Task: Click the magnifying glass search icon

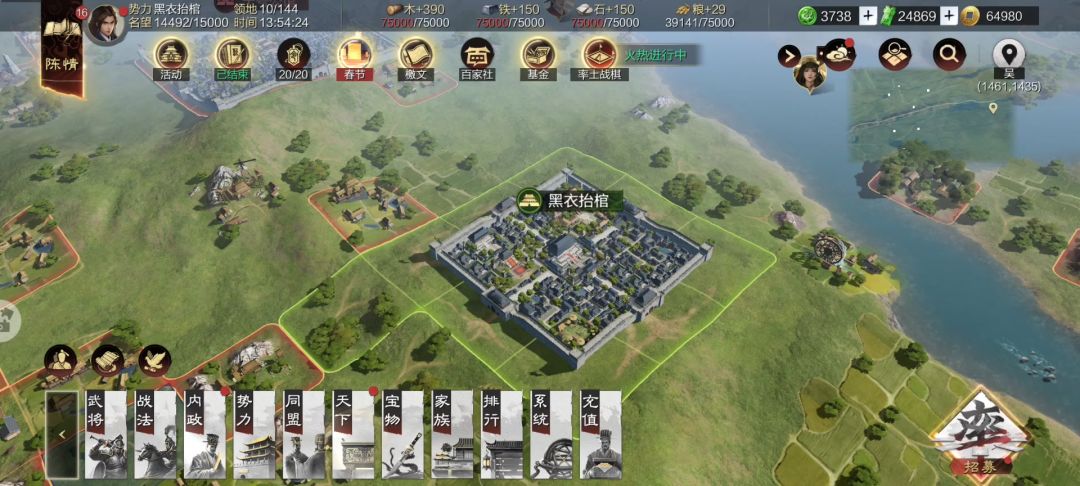Action: coord(949,54)
